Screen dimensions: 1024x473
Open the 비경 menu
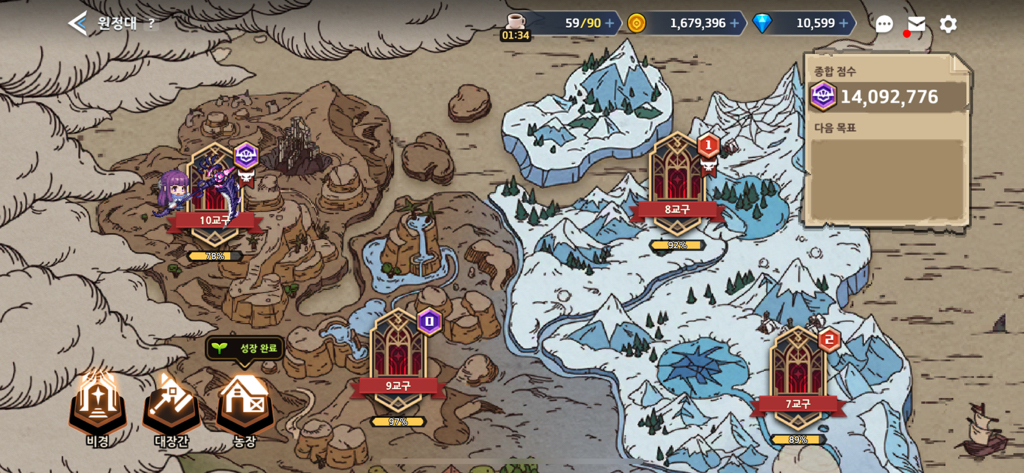pyautogui.click(x=97, y=403)
